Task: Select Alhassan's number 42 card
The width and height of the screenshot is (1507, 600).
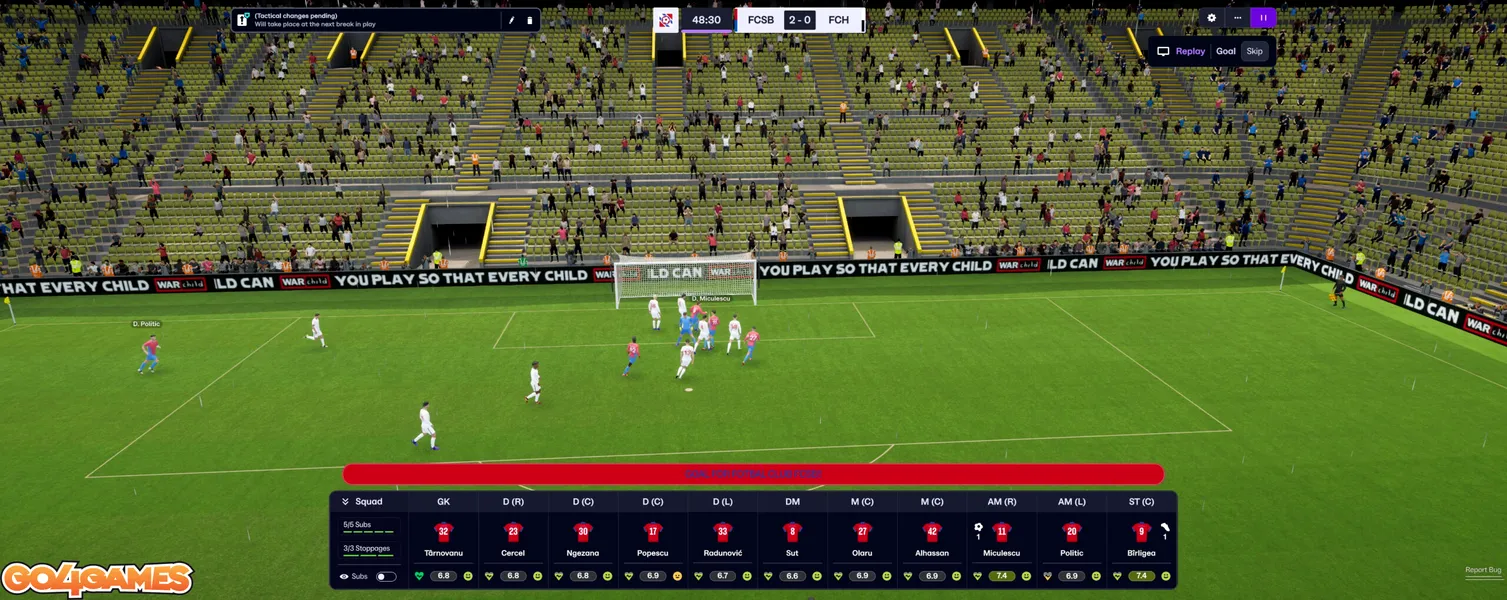Action: tap(932, 540)
